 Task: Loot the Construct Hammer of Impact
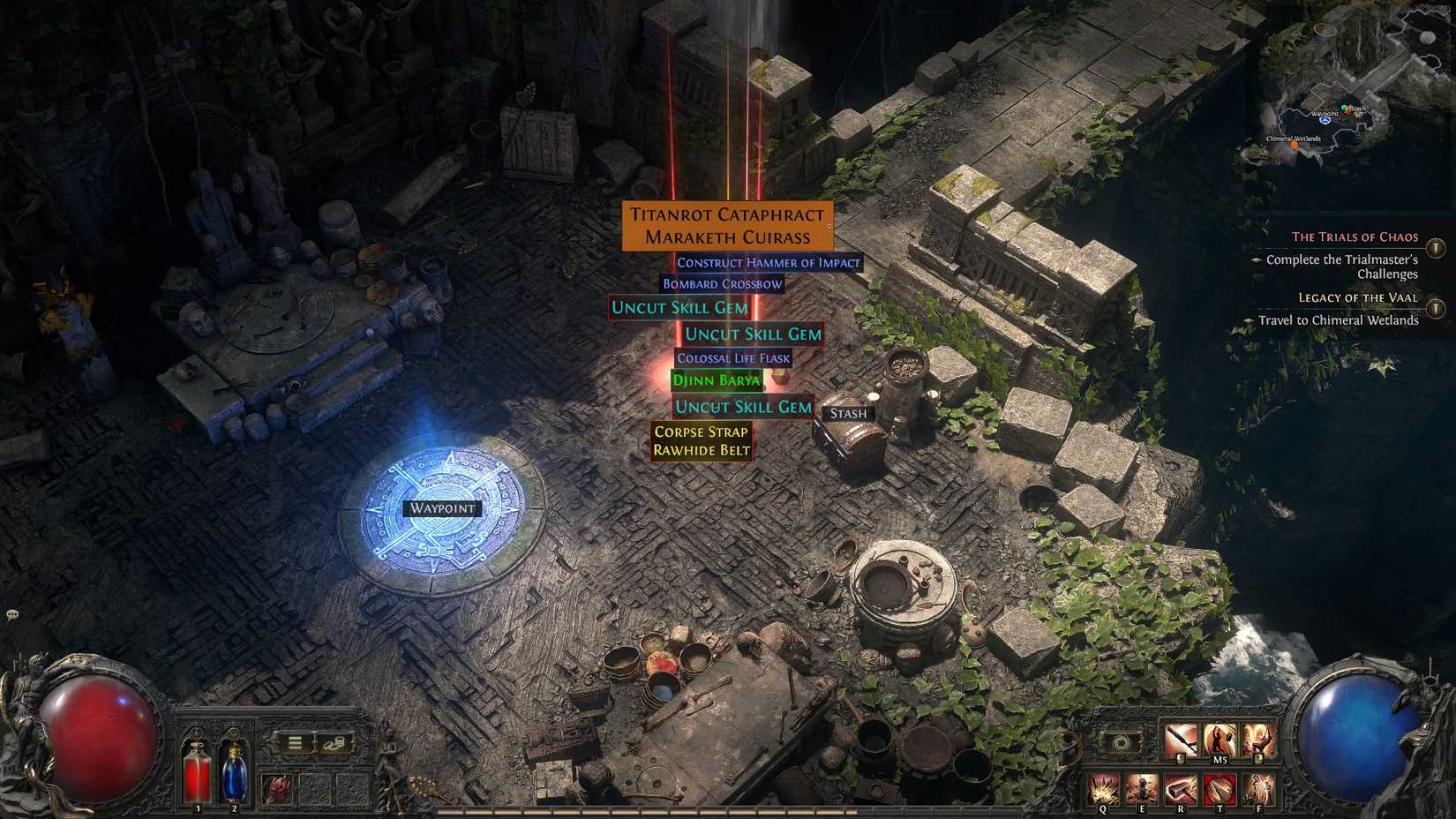pos(769,262)
